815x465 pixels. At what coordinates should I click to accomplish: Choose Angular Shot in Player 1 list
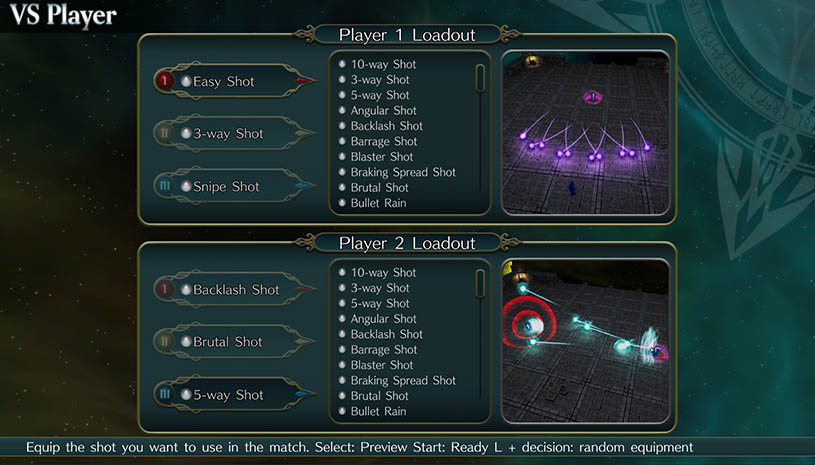[x=383, y=110]
